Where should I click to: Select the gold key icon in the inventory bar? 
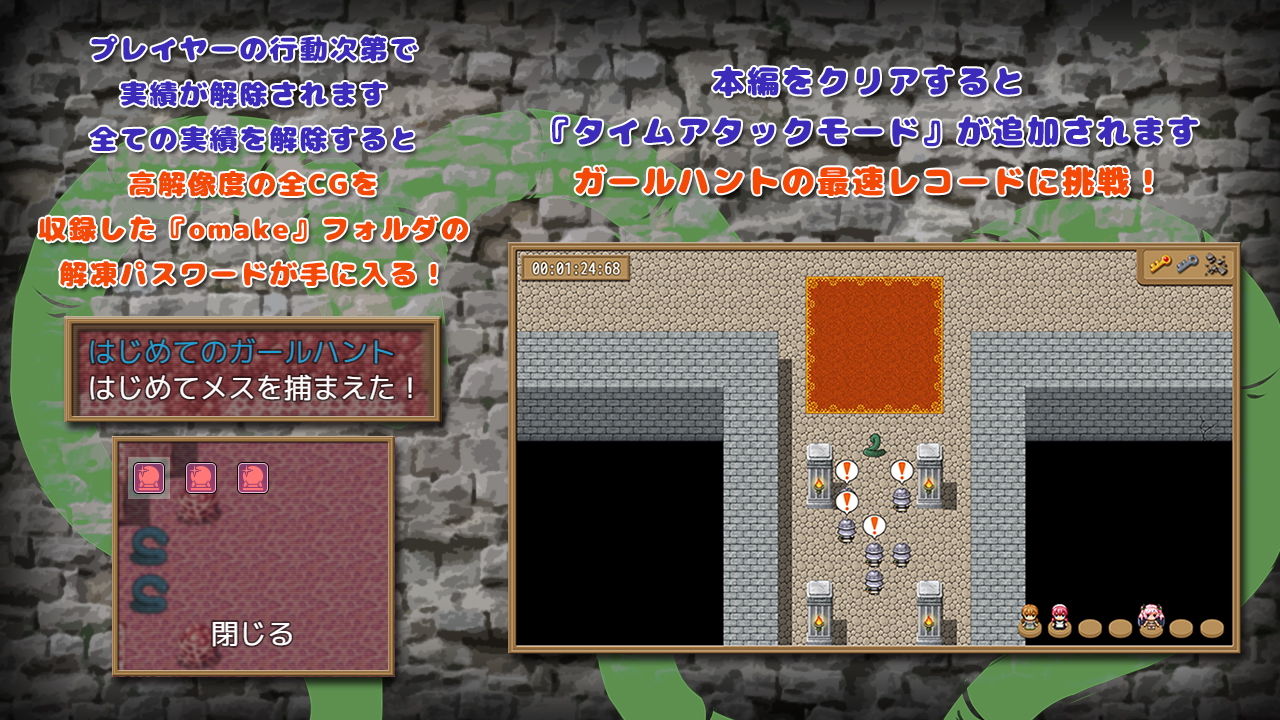coord(1160,265)
